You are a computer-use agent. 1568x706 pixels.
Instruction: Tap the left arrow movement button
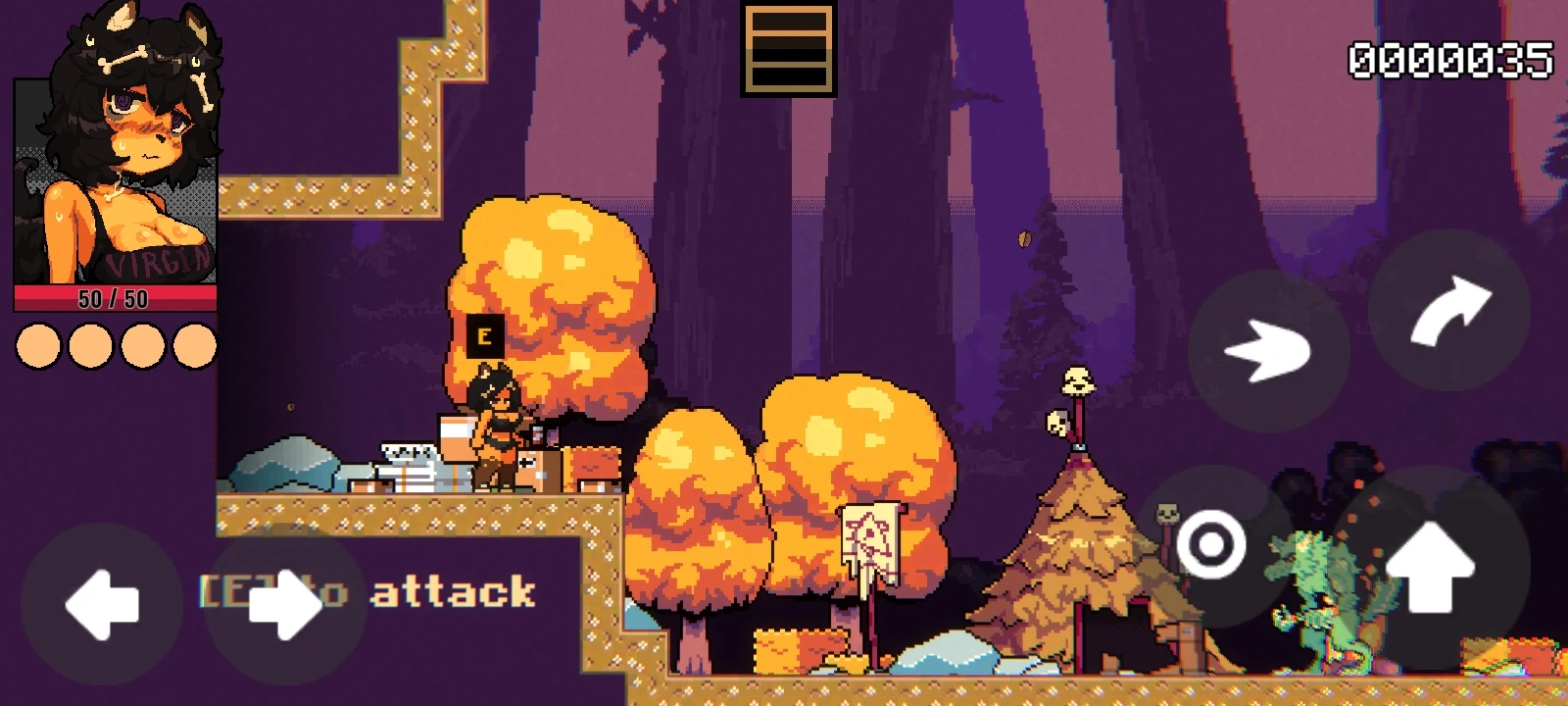click(x=101, y=604)
